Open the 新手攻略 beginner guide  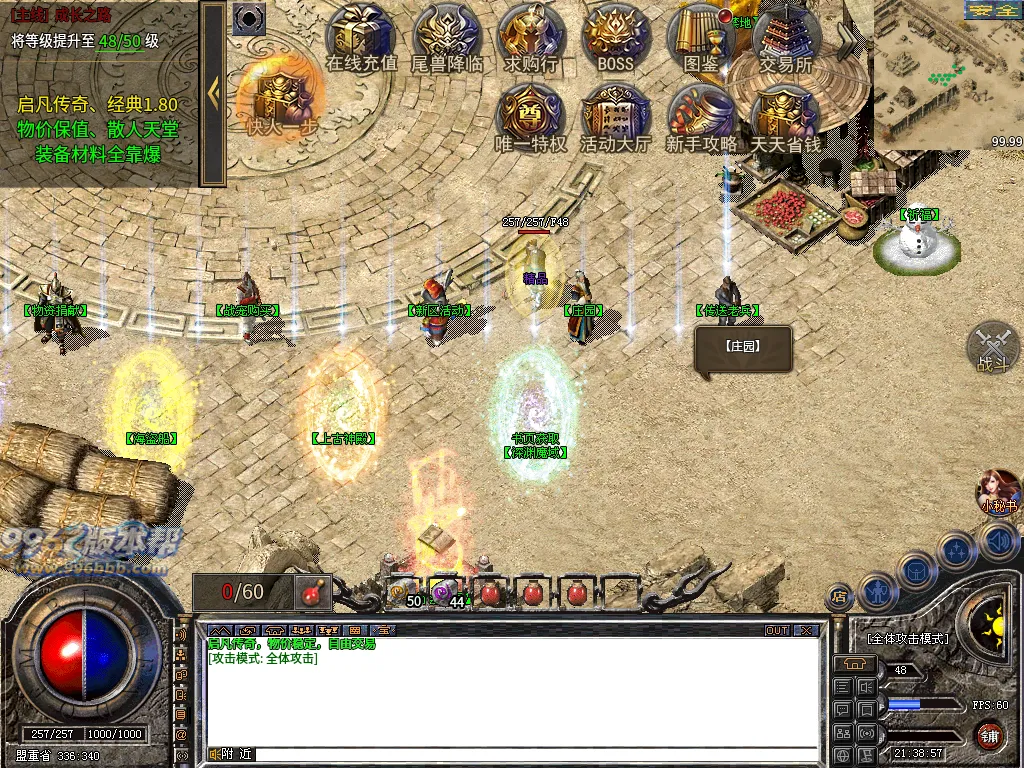pos(701,117)
